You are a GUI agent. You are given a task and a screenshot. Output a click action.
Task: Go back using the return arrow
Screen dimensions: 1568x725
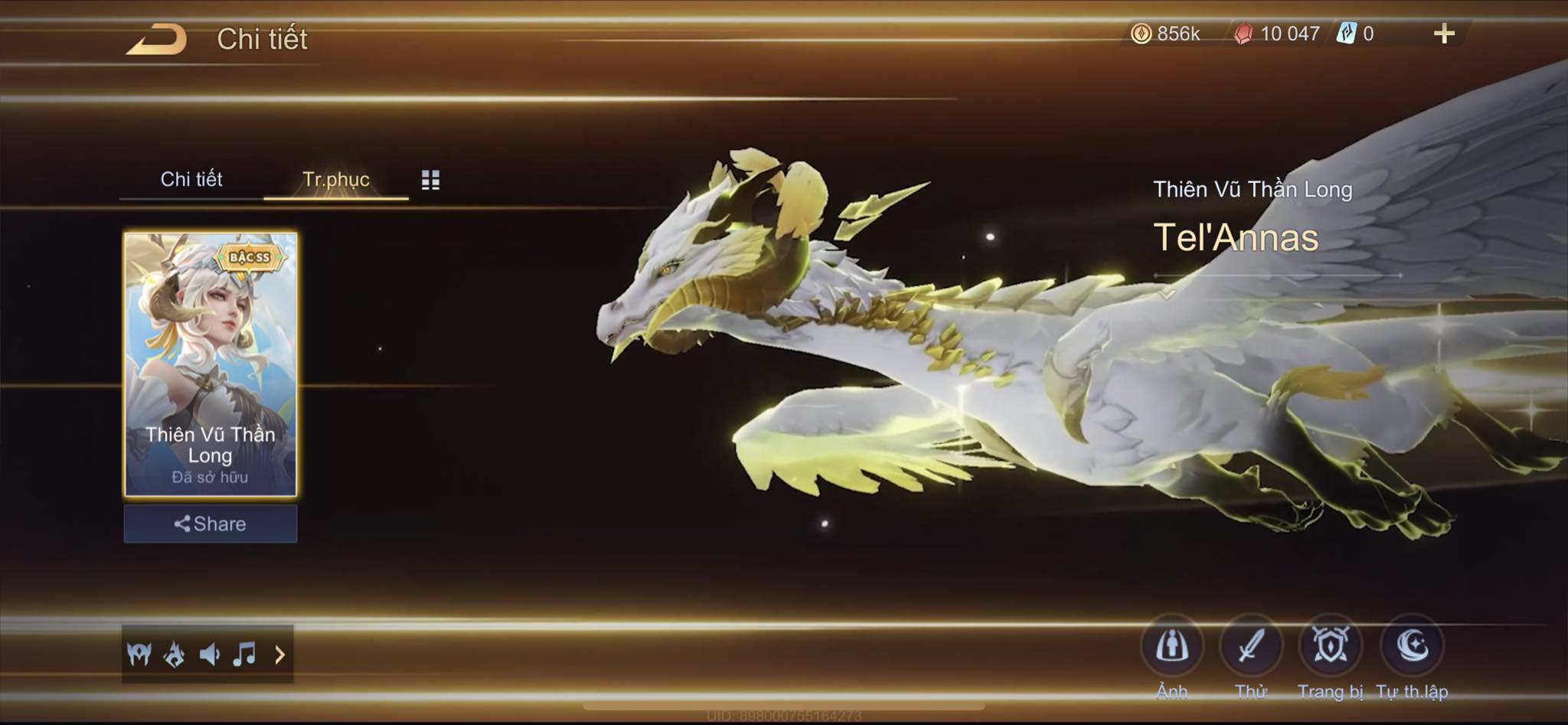point(157,39)
